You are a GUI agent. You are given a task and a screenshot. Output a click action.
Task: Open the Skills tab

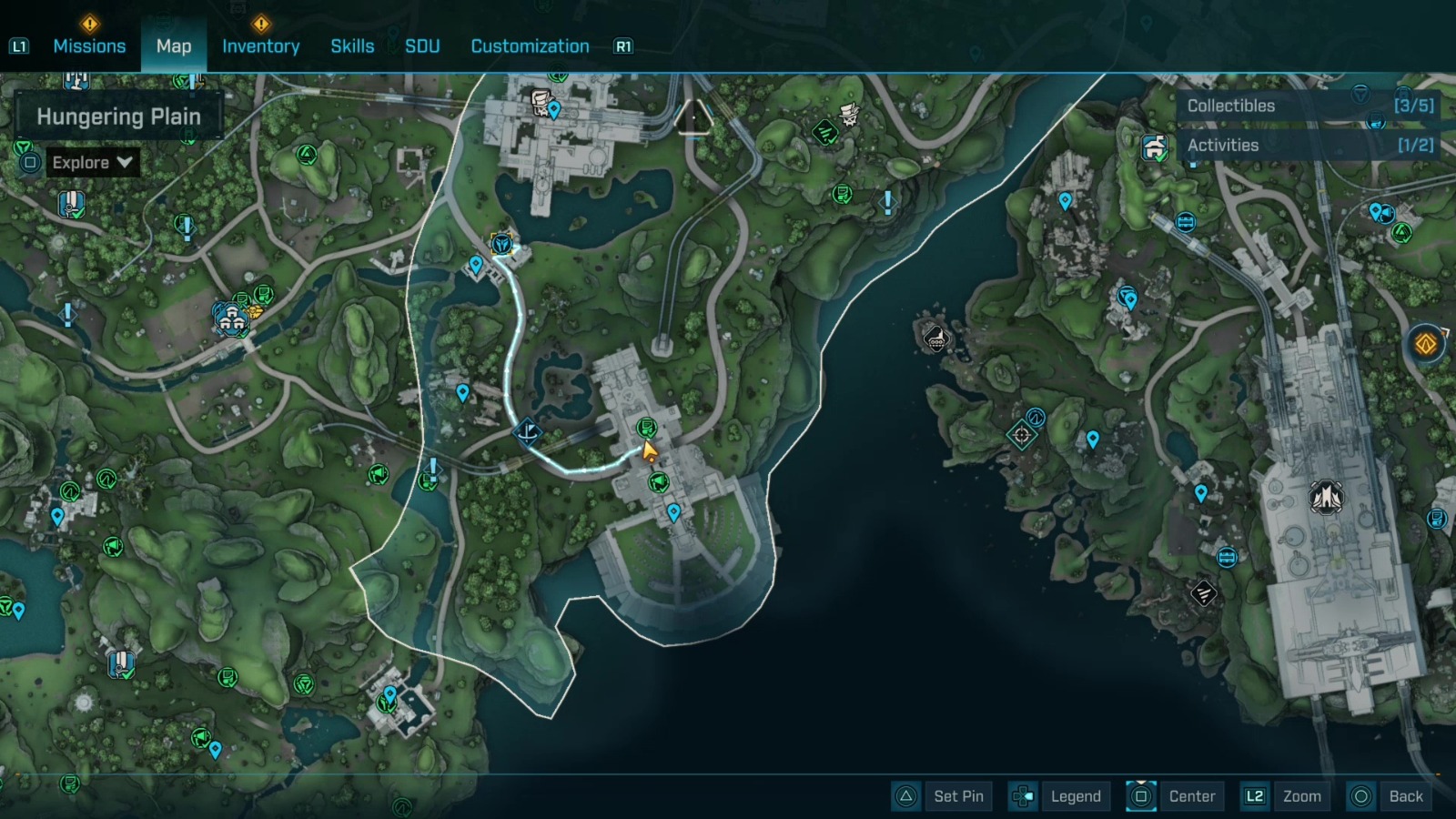click(x=352, y=45)
